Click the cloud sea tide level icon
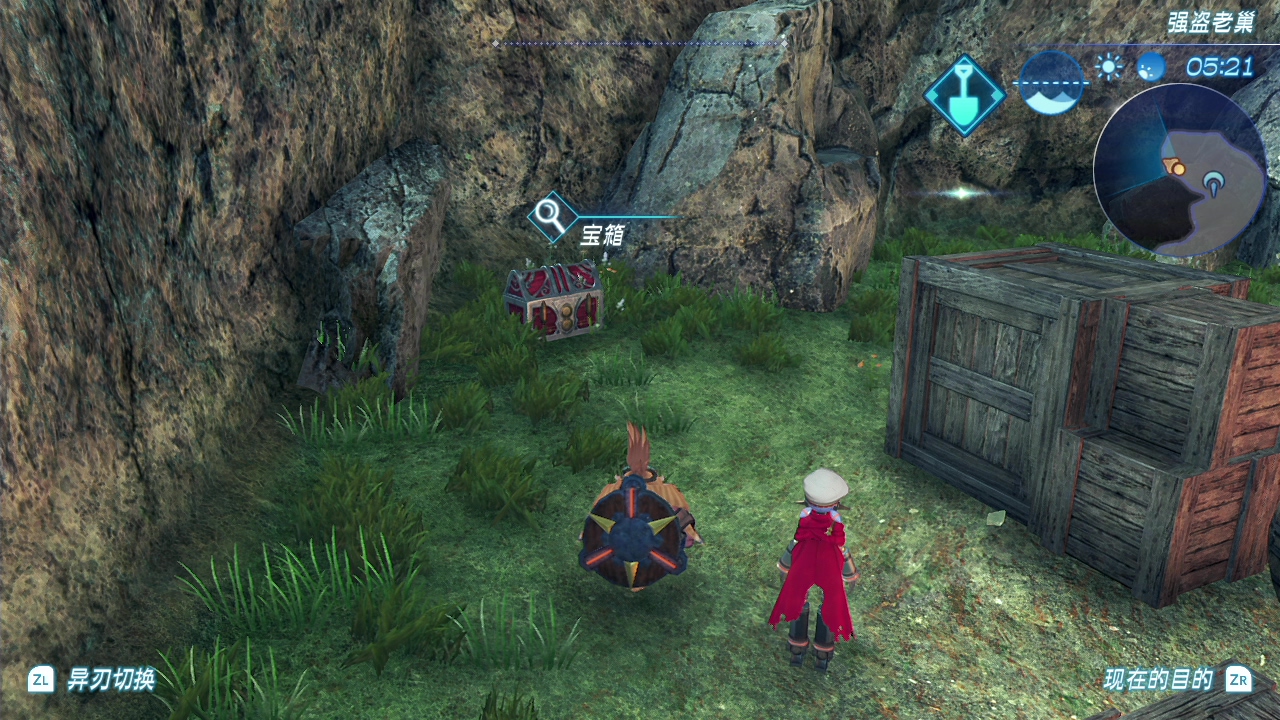 [1052, 82]
